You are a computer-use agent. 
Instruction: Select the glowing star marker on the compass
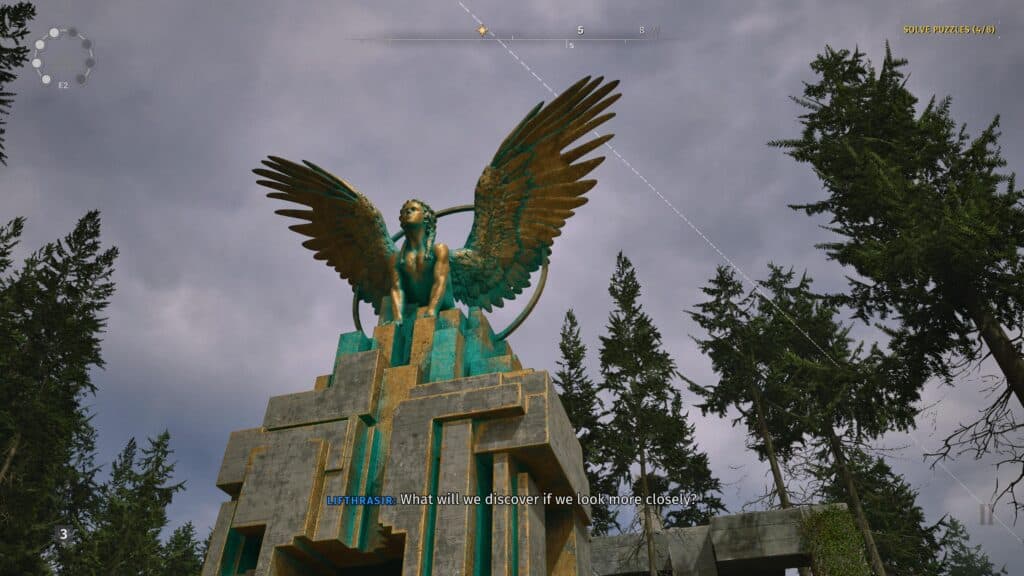click(x=482, y=30)
